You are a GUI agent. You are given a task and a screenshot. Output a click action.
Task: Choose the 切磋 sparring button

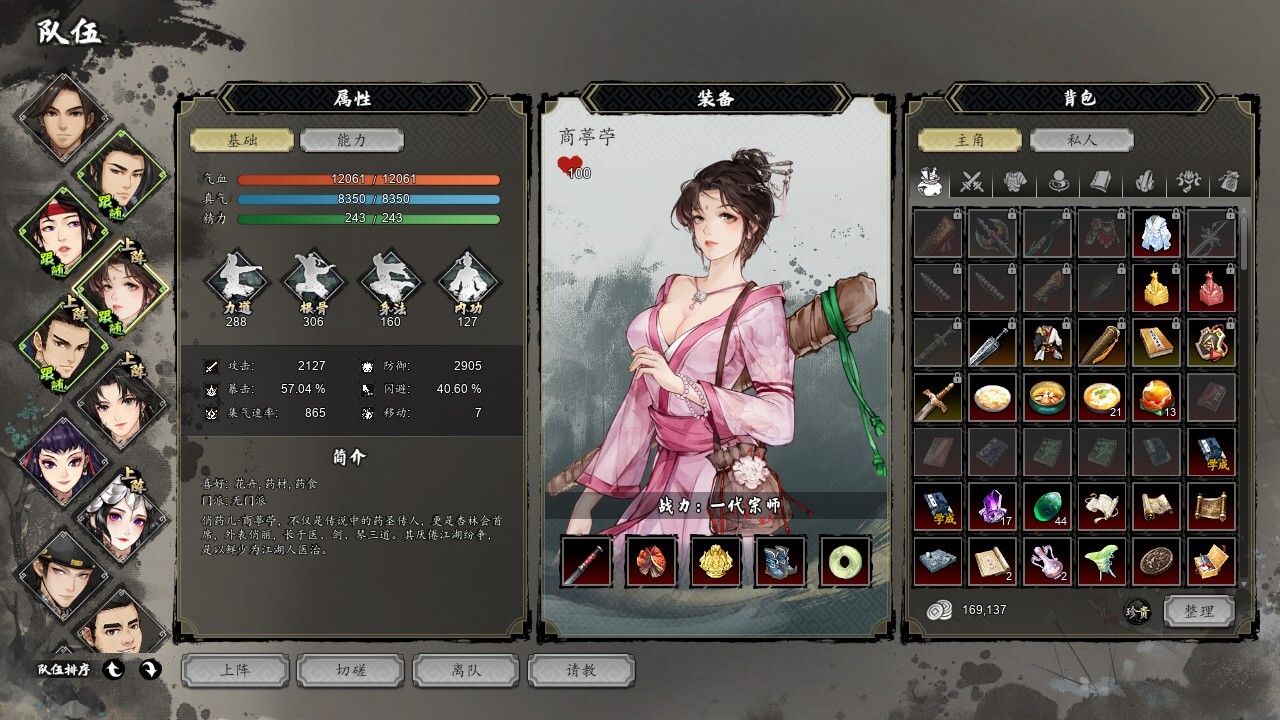351,670
